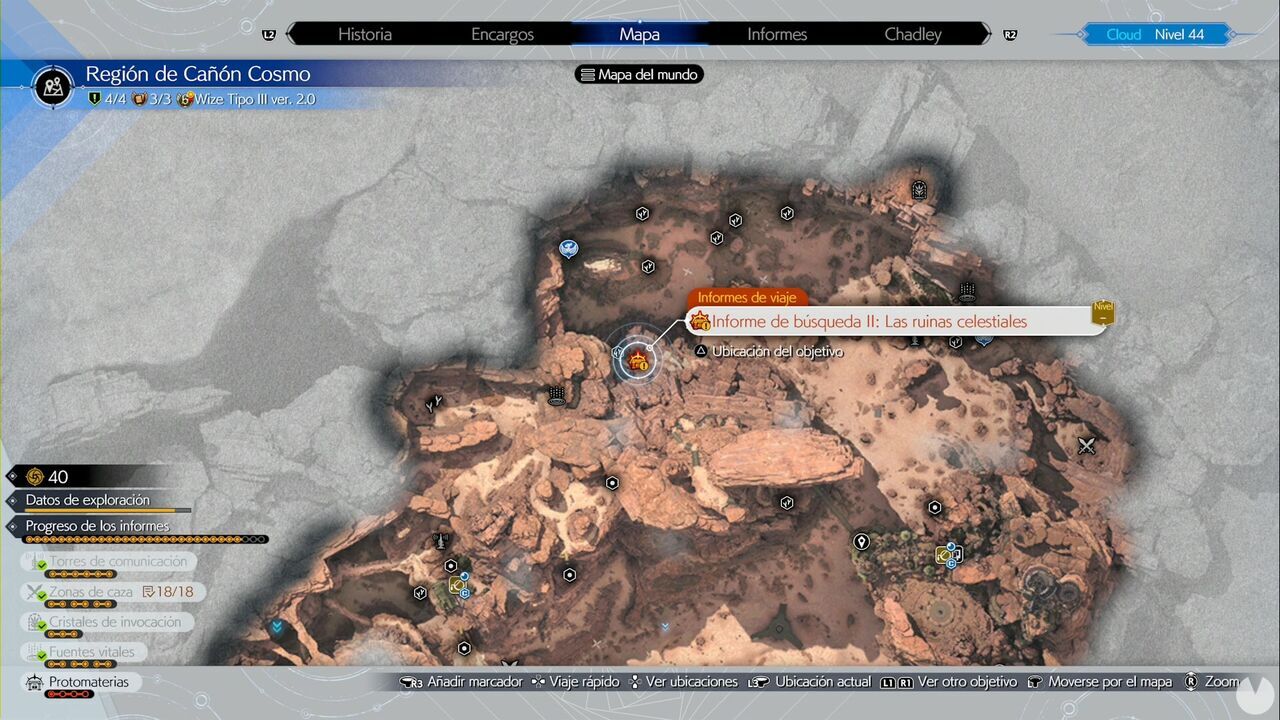Toggle the Torres de comunicación completion check
This screenshot has height=720, width=1280.
[x=42, y=566]
